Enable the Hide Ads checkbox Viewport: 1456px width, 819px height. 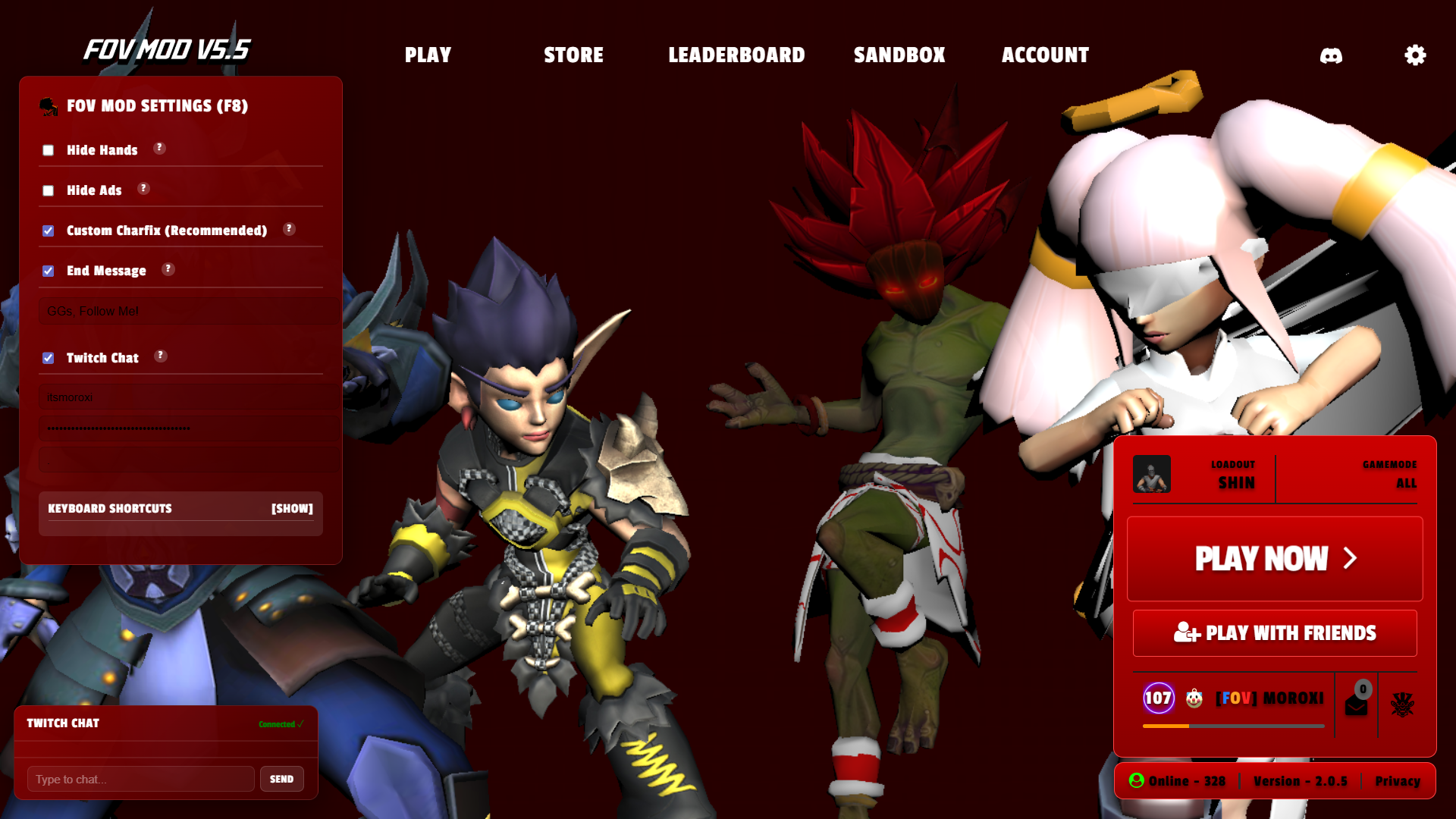49,190
